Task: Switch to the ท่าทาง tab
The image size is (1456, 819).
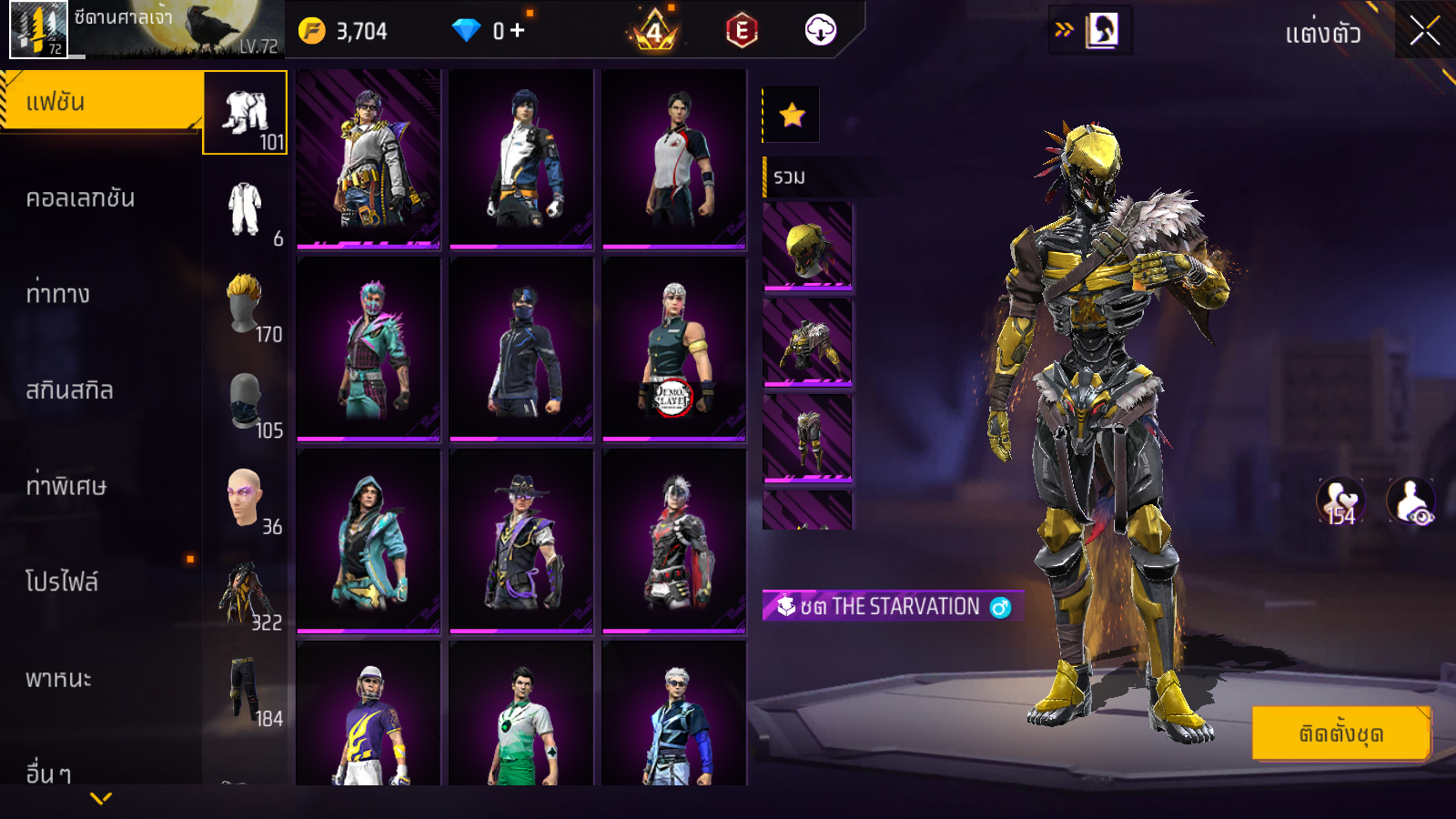Action: point(58,294)
